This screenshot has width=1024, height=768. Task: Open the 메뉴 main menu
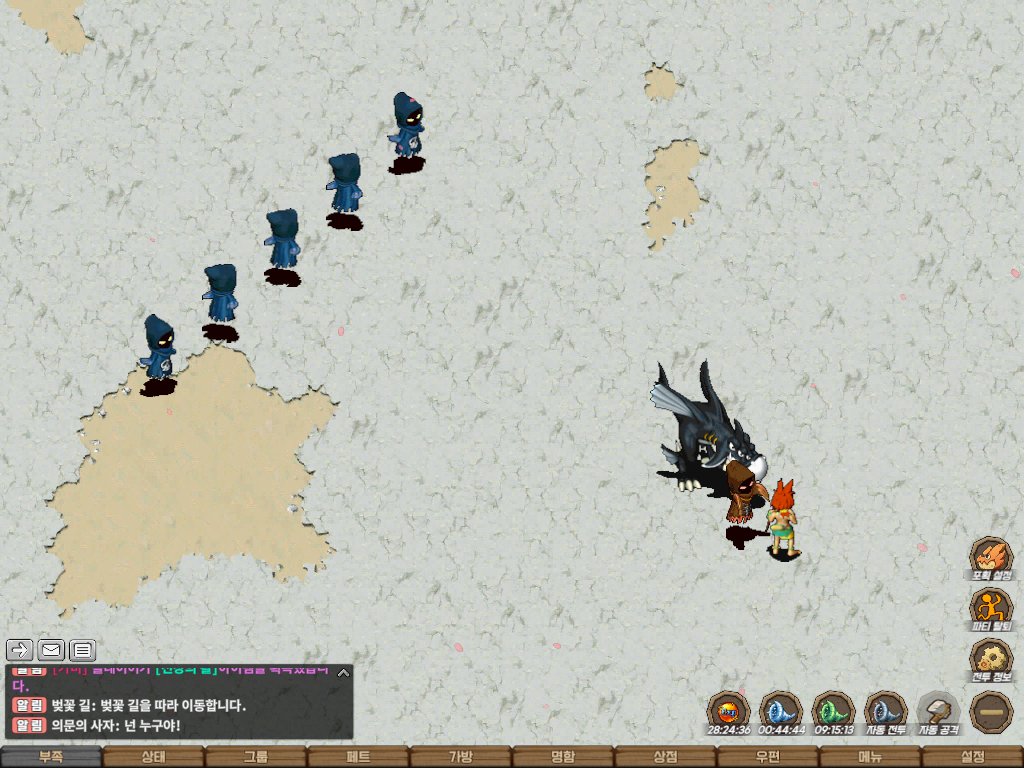pyautogui.click(x=870, y=757)
